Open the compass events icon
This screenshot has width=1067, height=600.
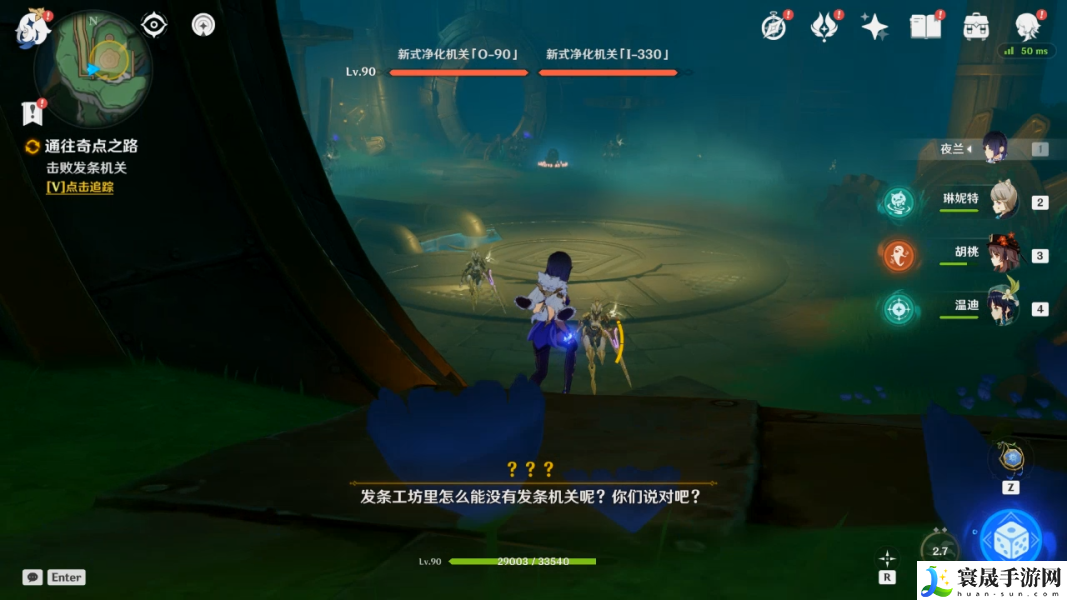click(774, 27)
